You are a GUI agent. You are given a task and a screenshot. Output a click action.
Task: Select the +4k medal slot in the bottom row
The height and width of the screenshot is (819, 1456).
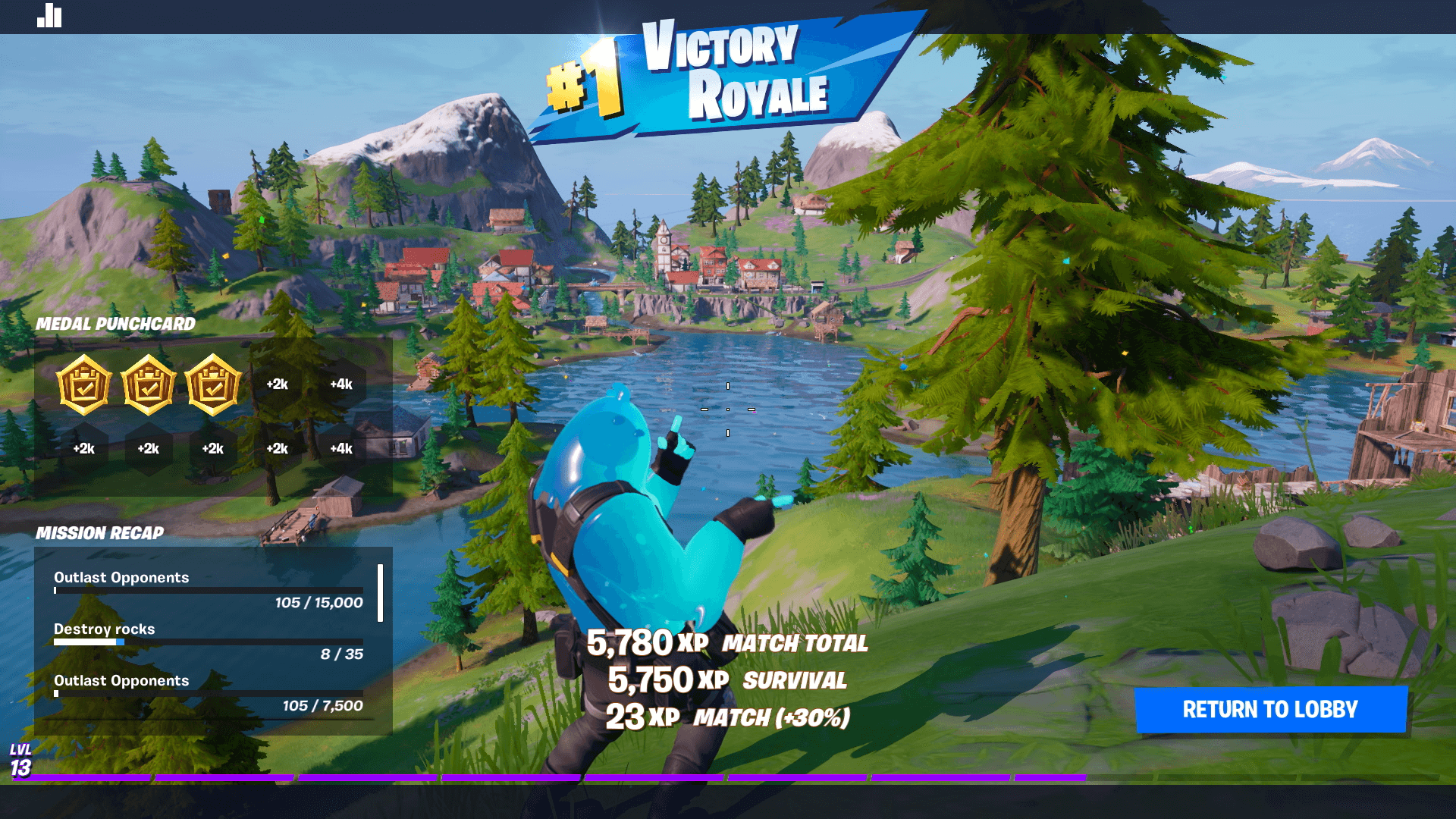pos(340,449)
